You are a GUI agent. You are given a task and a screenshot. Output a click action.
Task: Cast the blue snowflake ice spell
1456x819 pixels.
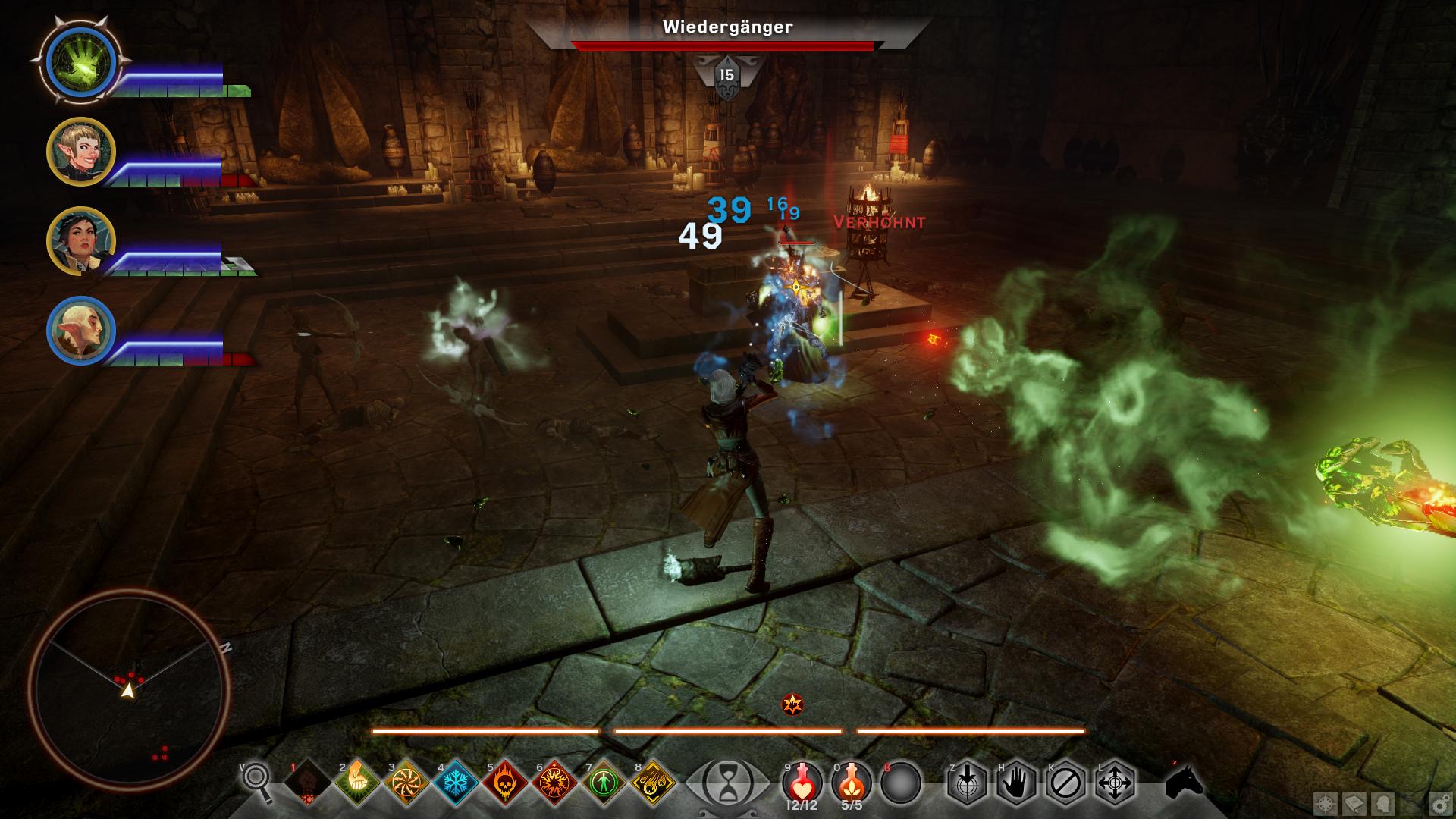[x=456, y=782]
